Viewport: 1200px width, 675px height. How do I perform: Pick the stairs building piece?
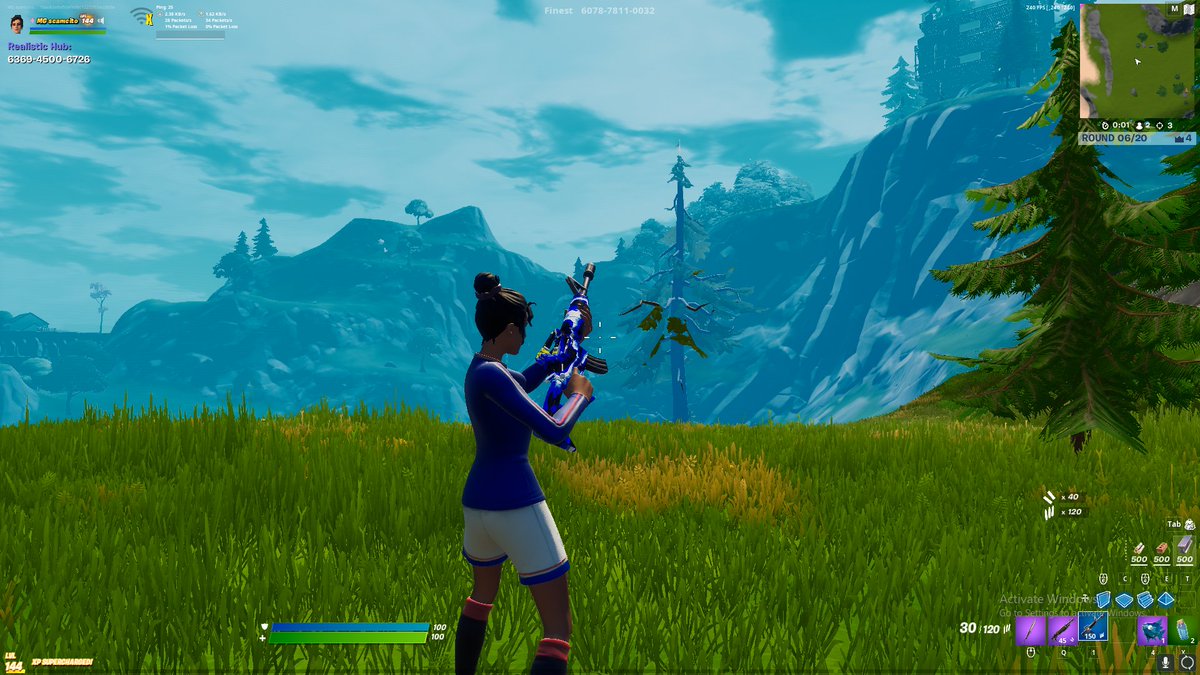click(x=1145, y=599)
